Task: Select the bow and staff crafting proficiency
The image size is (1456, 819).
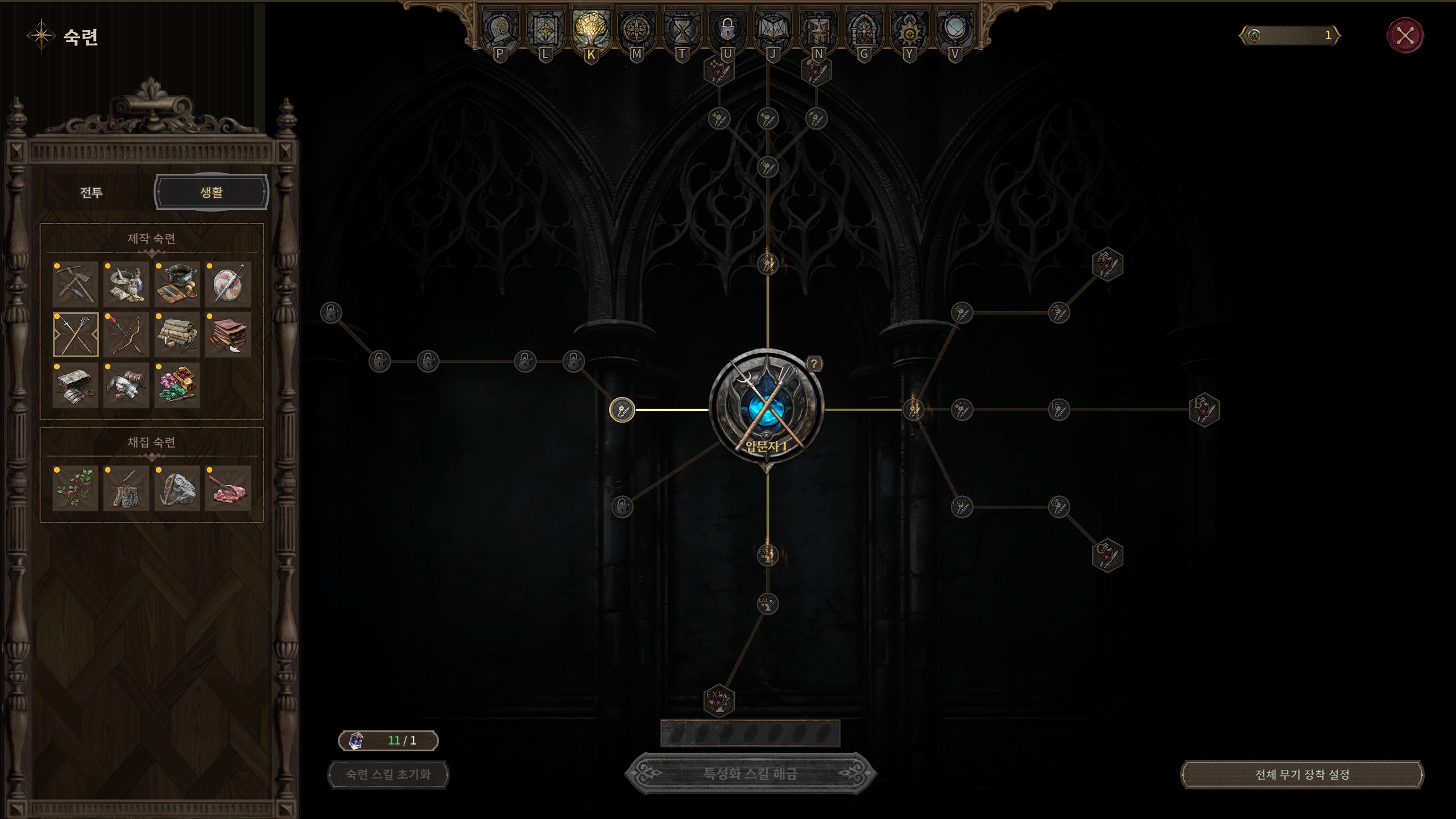Action: [126, 334]
